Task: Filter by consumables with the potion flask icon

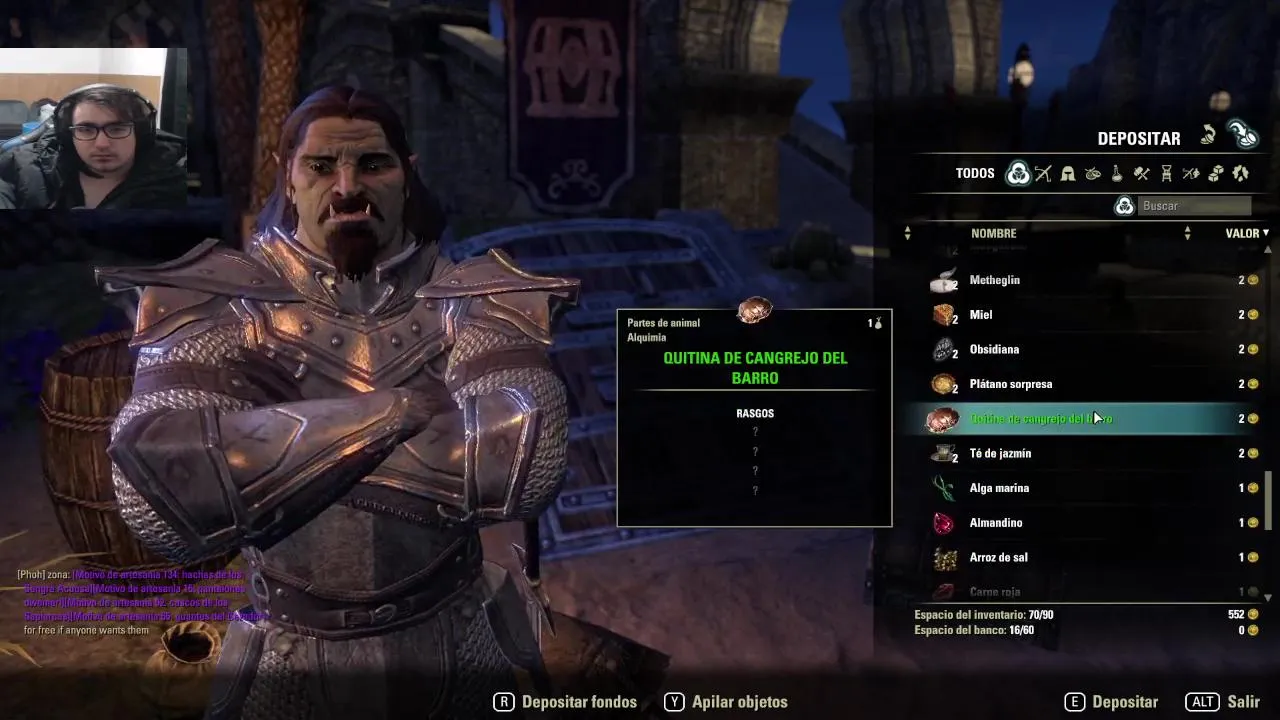Action: [x=1117, y=173]
